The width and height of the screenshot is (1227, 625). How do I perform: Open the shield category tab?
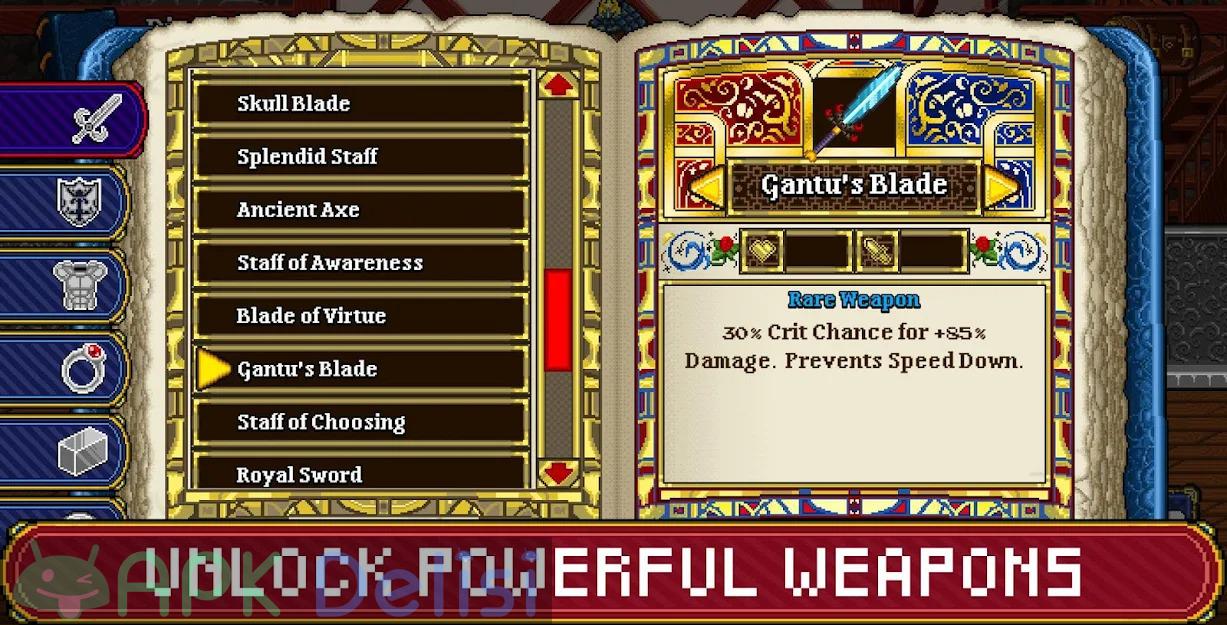(80, 203)
